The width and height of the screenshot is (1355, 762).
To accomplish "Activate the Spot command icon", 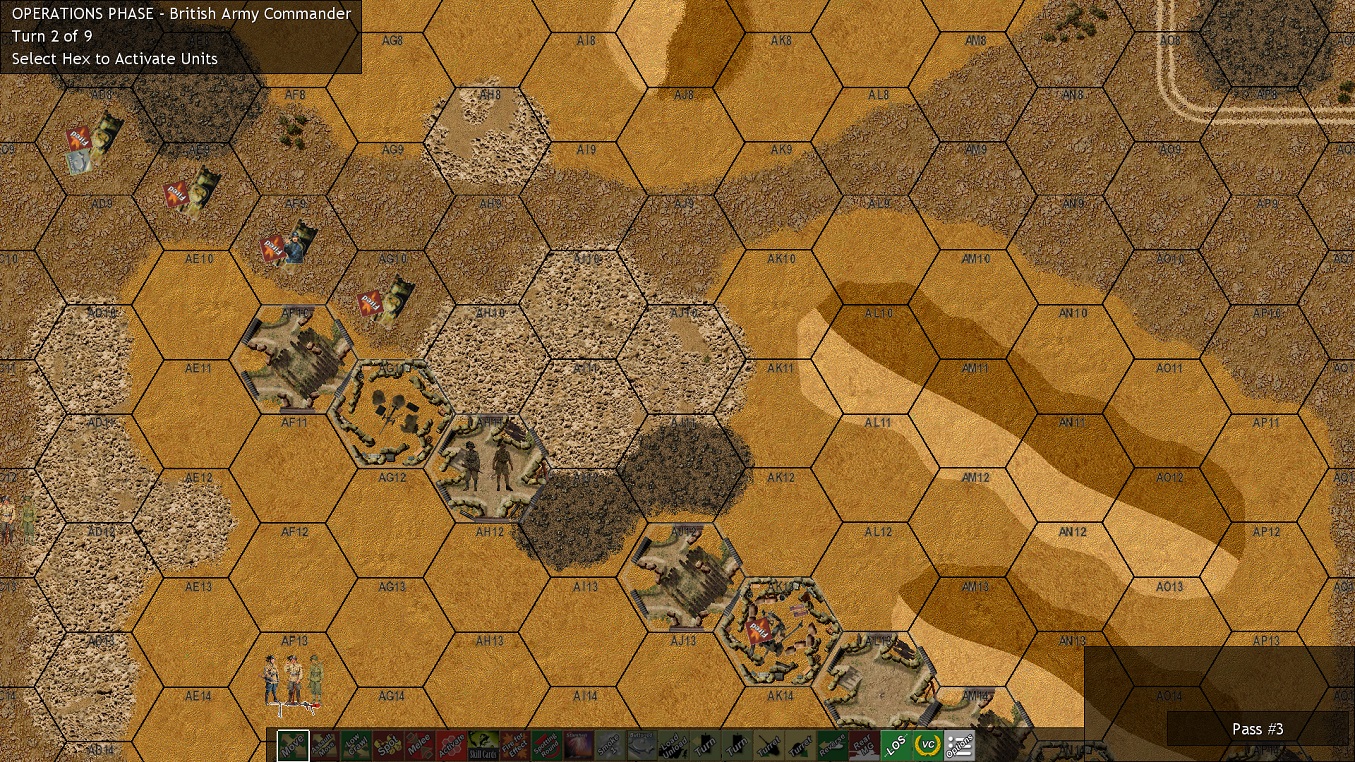I will point(389,746).
